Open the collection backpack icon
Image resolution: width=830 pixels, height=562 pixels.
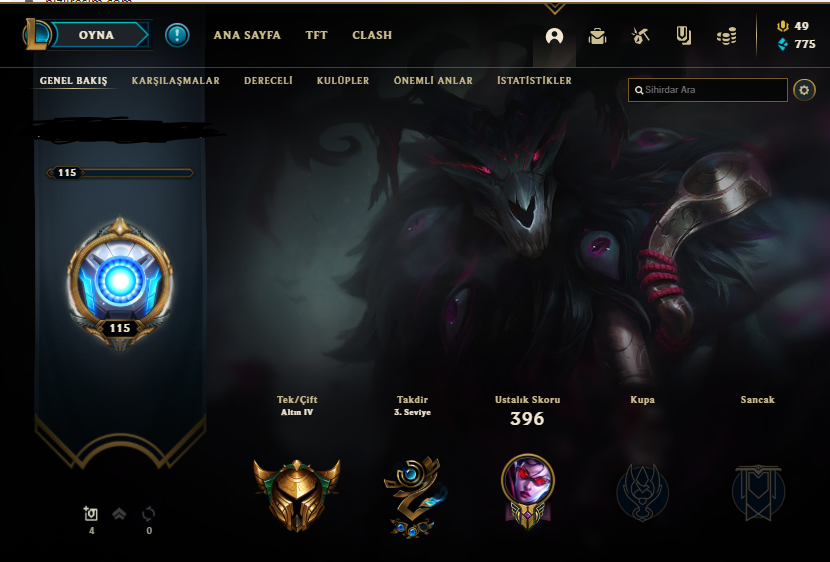click(x=598, y=36)
